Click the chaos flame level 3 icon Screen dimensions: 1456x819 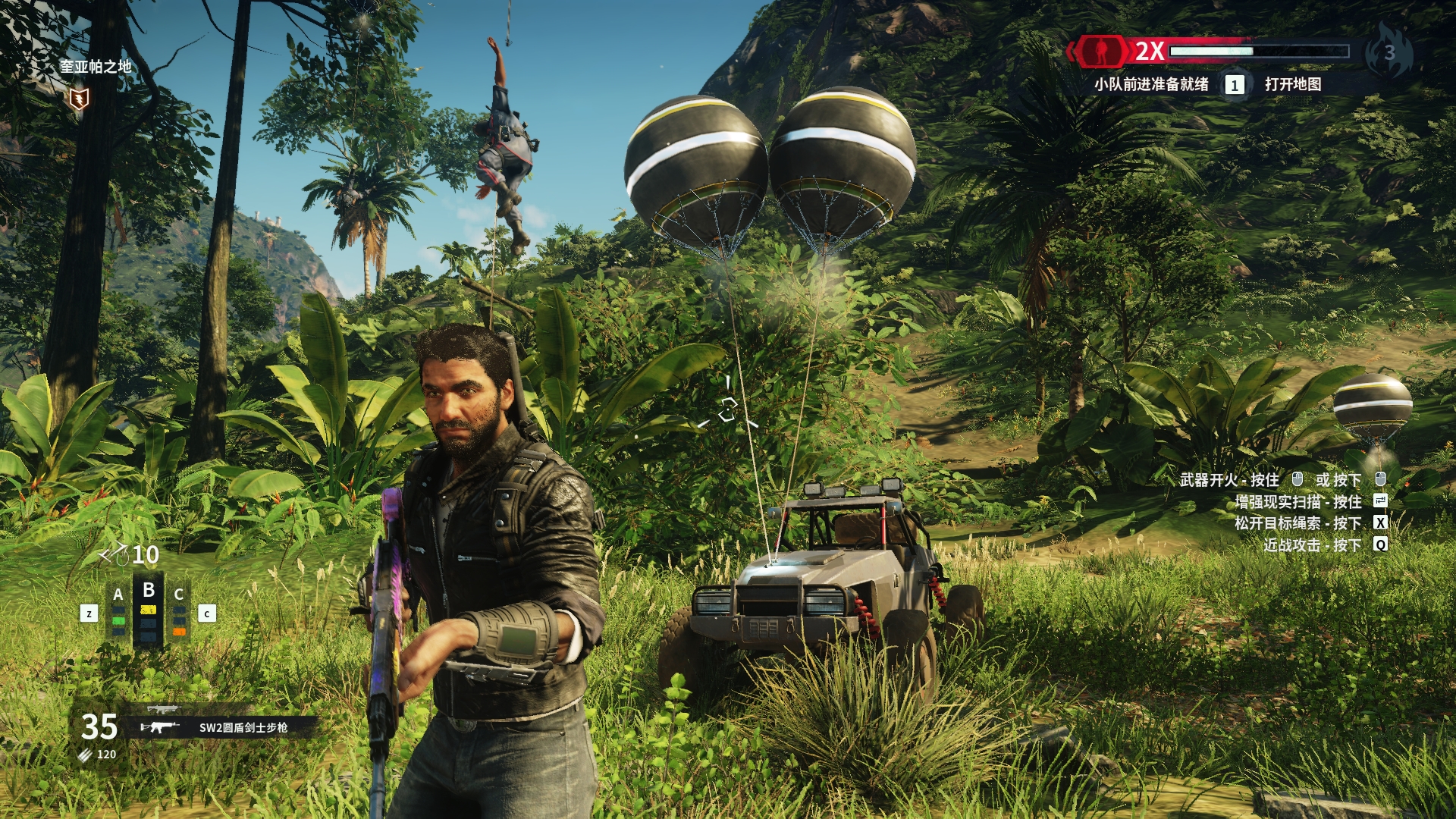(1389, 52)
